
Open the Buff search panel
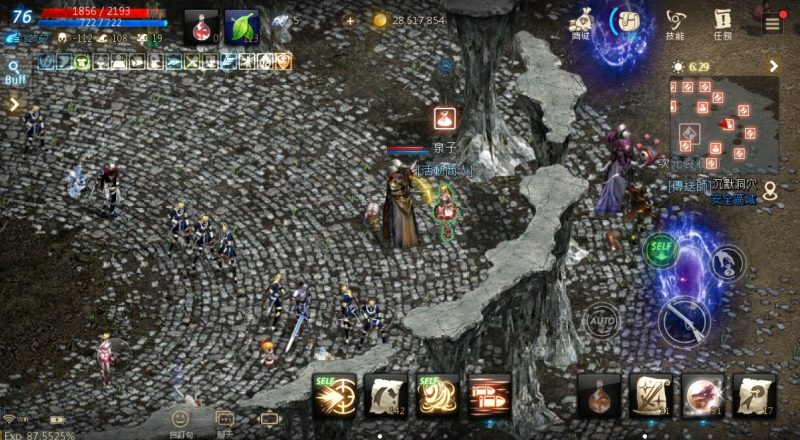tap(15, 73)
